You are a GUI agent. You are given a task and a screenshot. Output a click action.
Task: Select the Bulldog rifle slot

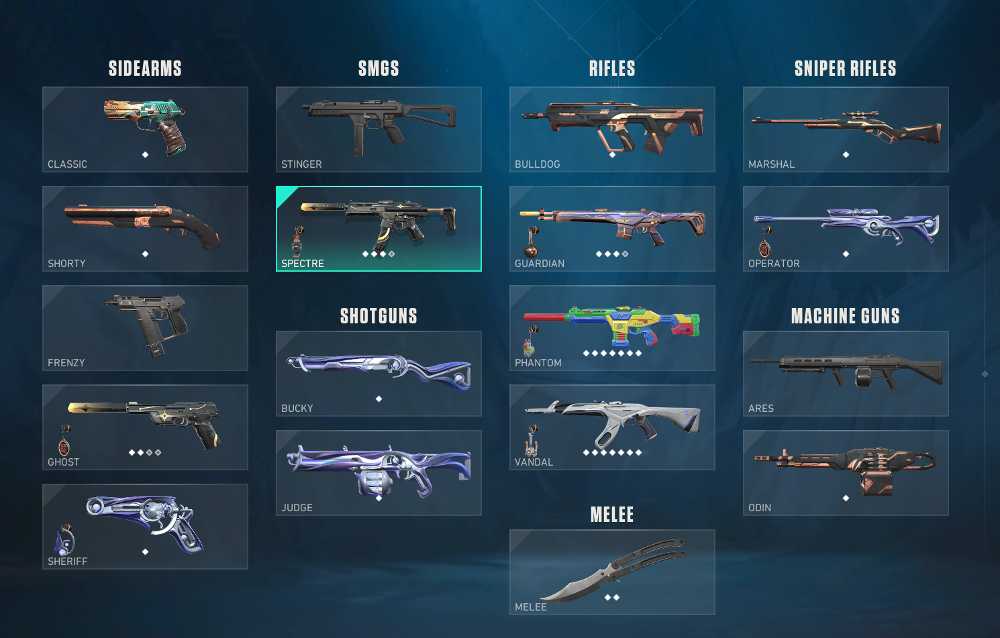click(x=612, y=129)
